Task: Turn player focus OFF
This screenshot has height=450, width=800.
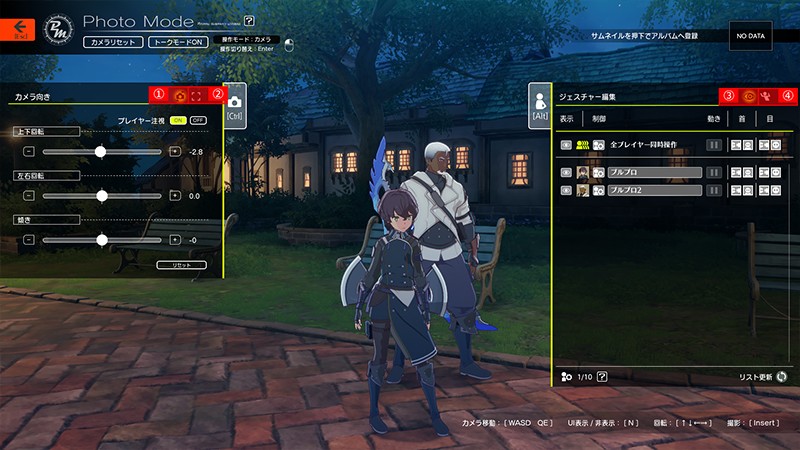Action: (197, 120)
